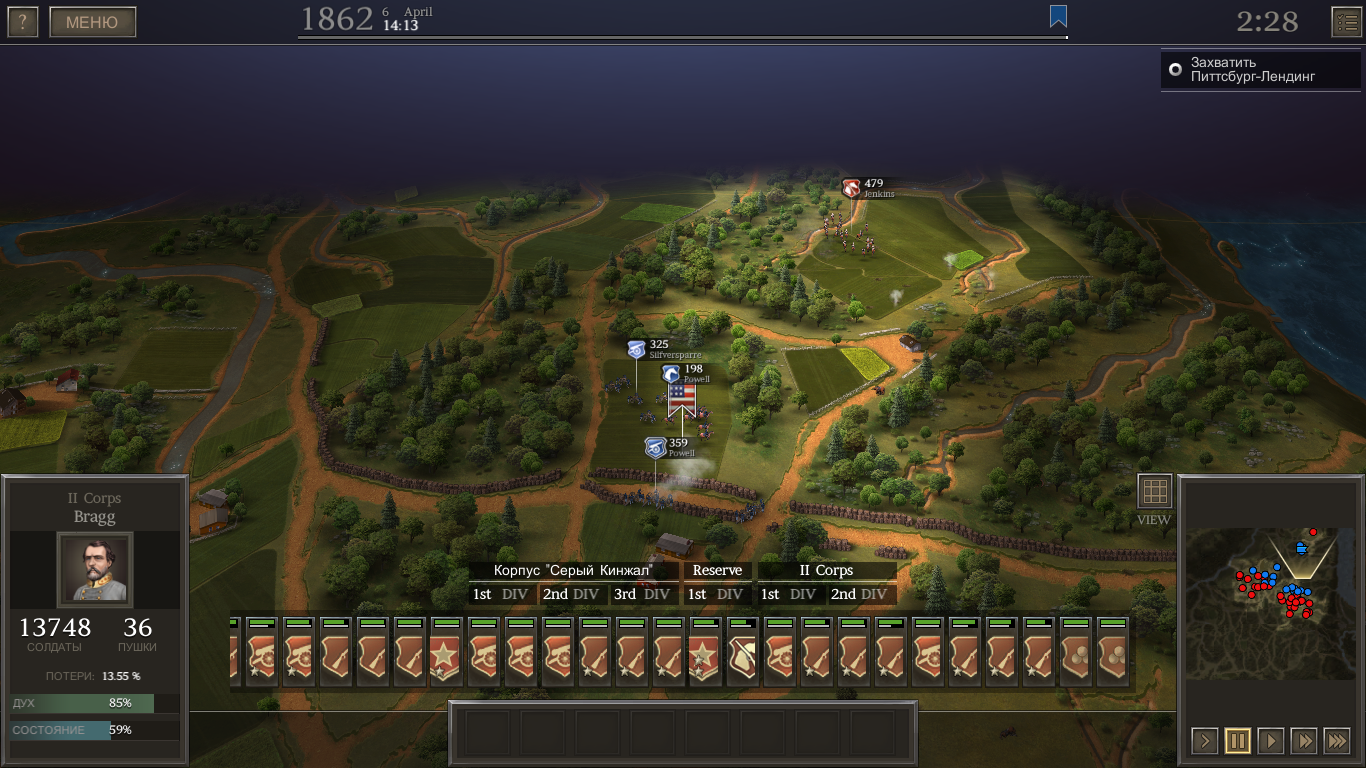Select the Захватить Питтсбург-Лендинг objective
The height and width of the screenshot is (768, 1366).
(x=1252, y=70)
